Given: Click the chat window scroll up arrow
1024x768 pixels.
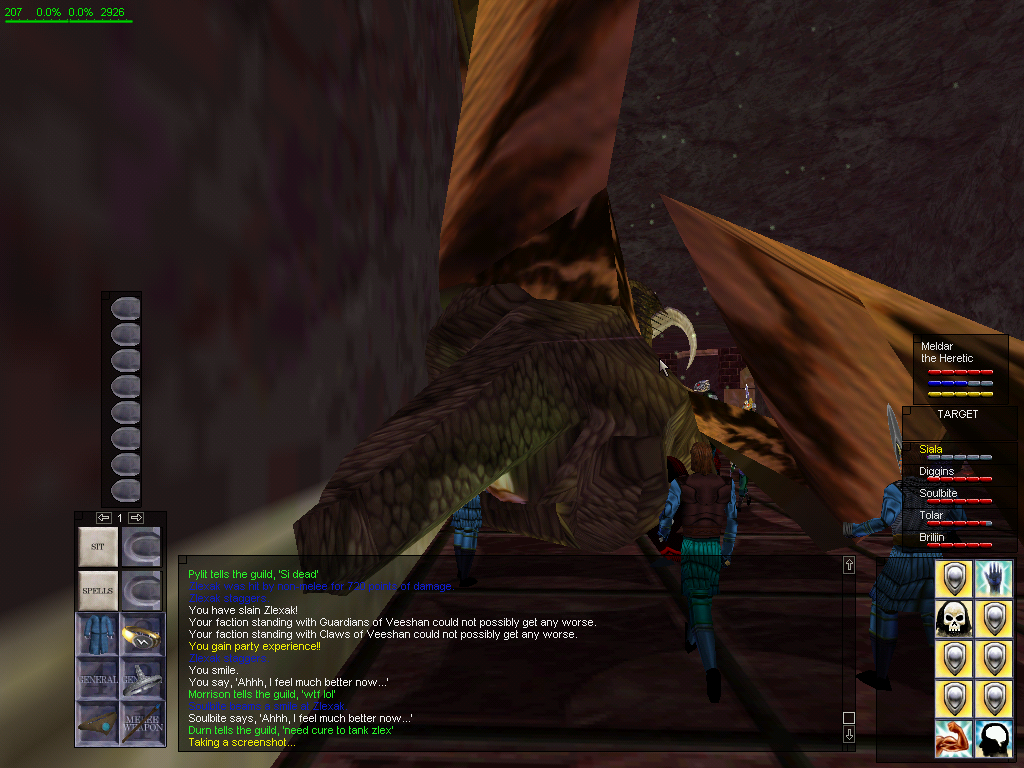Looking at the screenshot, I should [849, 565].
